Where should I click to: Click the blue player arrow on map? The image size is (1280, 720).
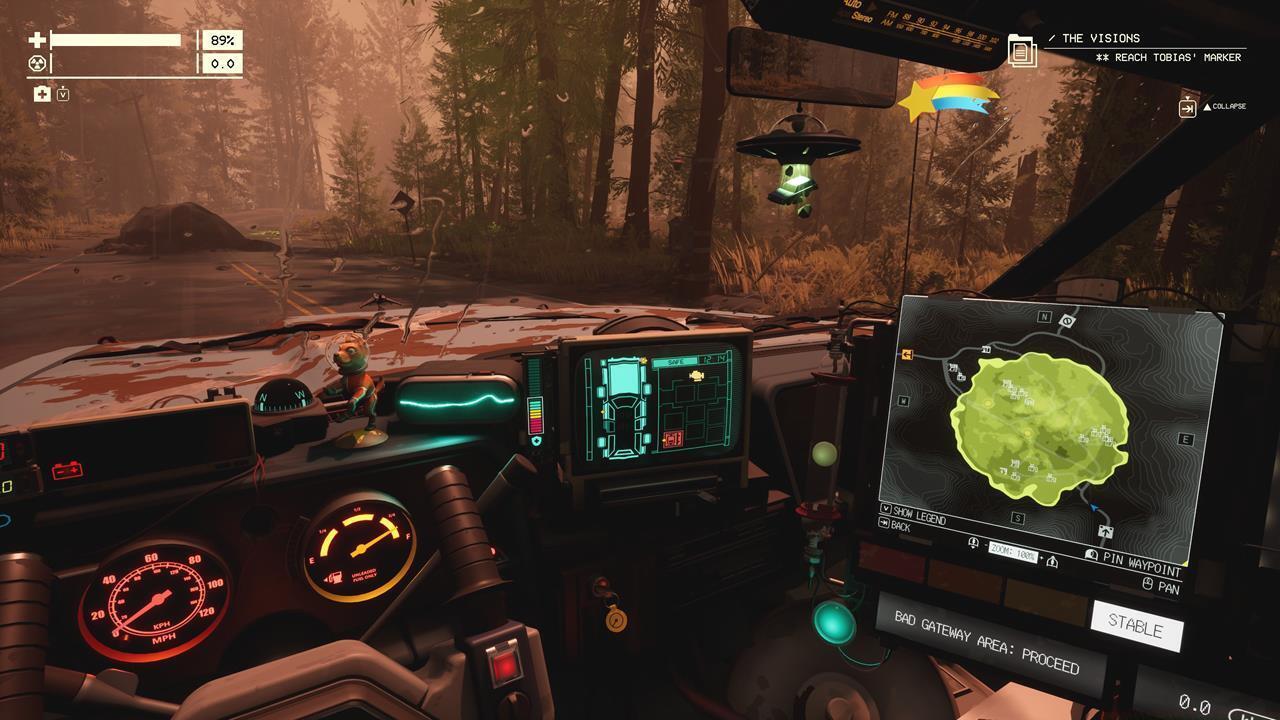pos(1092,508)
